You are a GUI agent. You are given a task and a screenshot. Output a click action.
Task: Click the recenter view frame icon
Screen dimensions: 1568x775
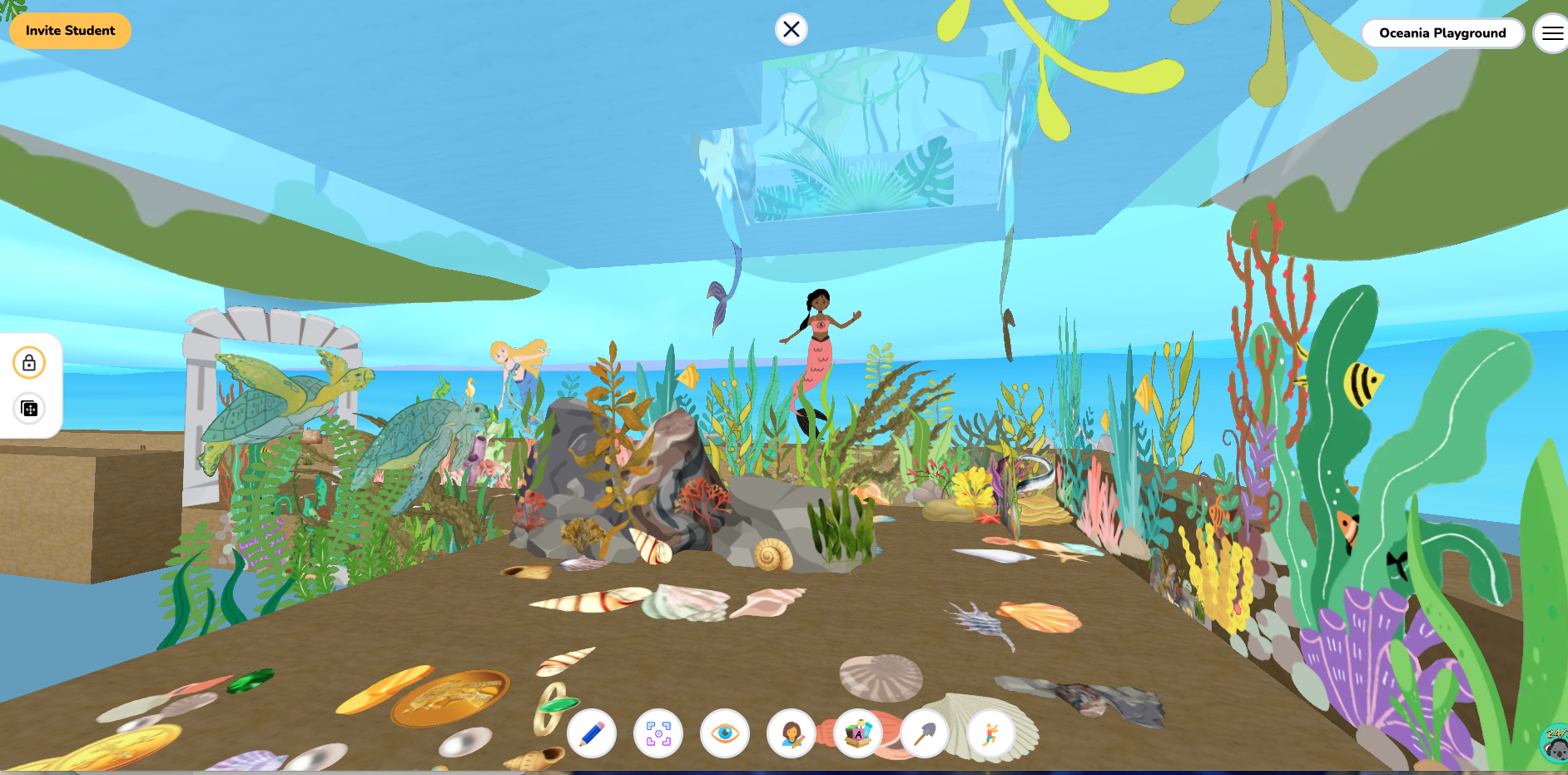tap(658, 734)
